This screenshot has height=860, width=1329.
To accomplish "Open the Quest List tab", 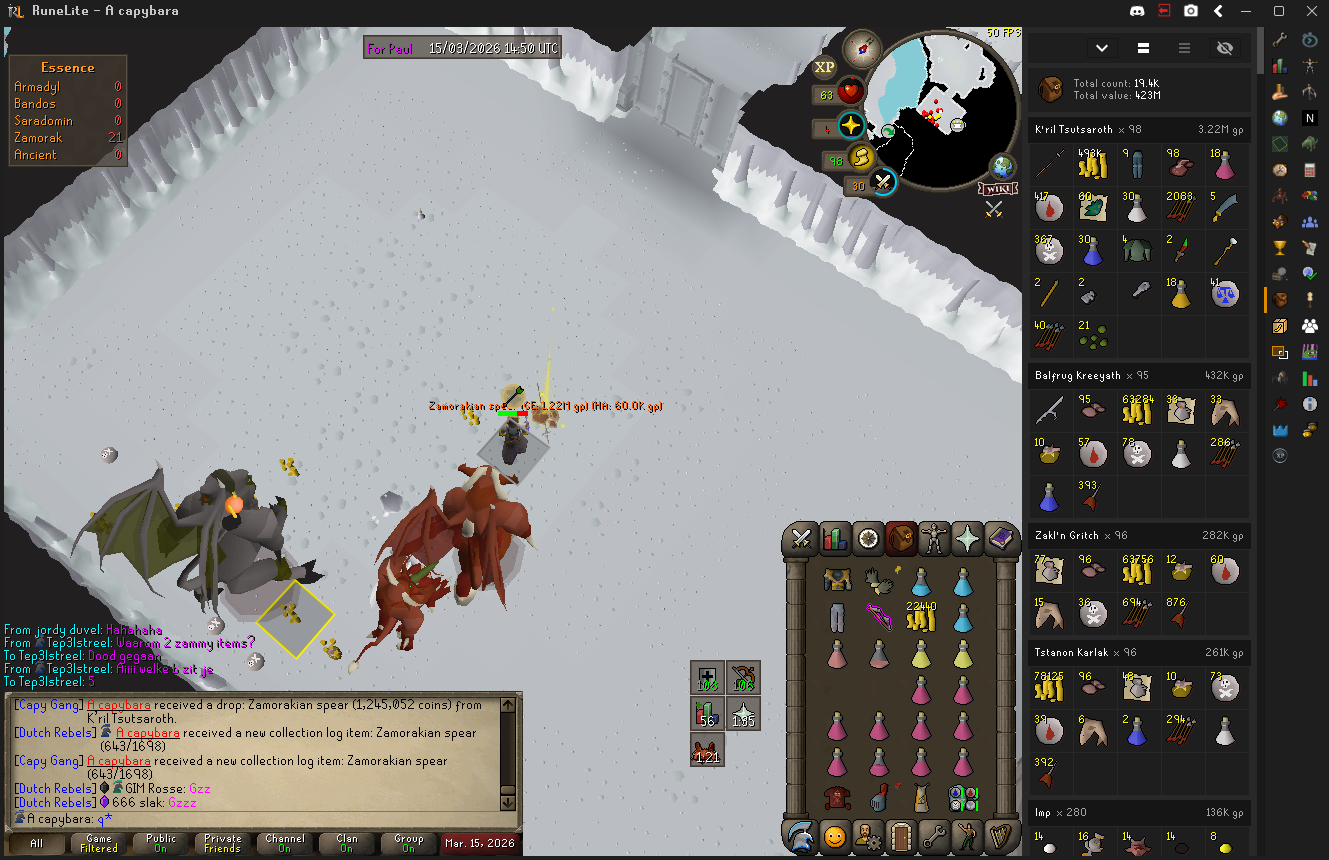I will point(868,540).
